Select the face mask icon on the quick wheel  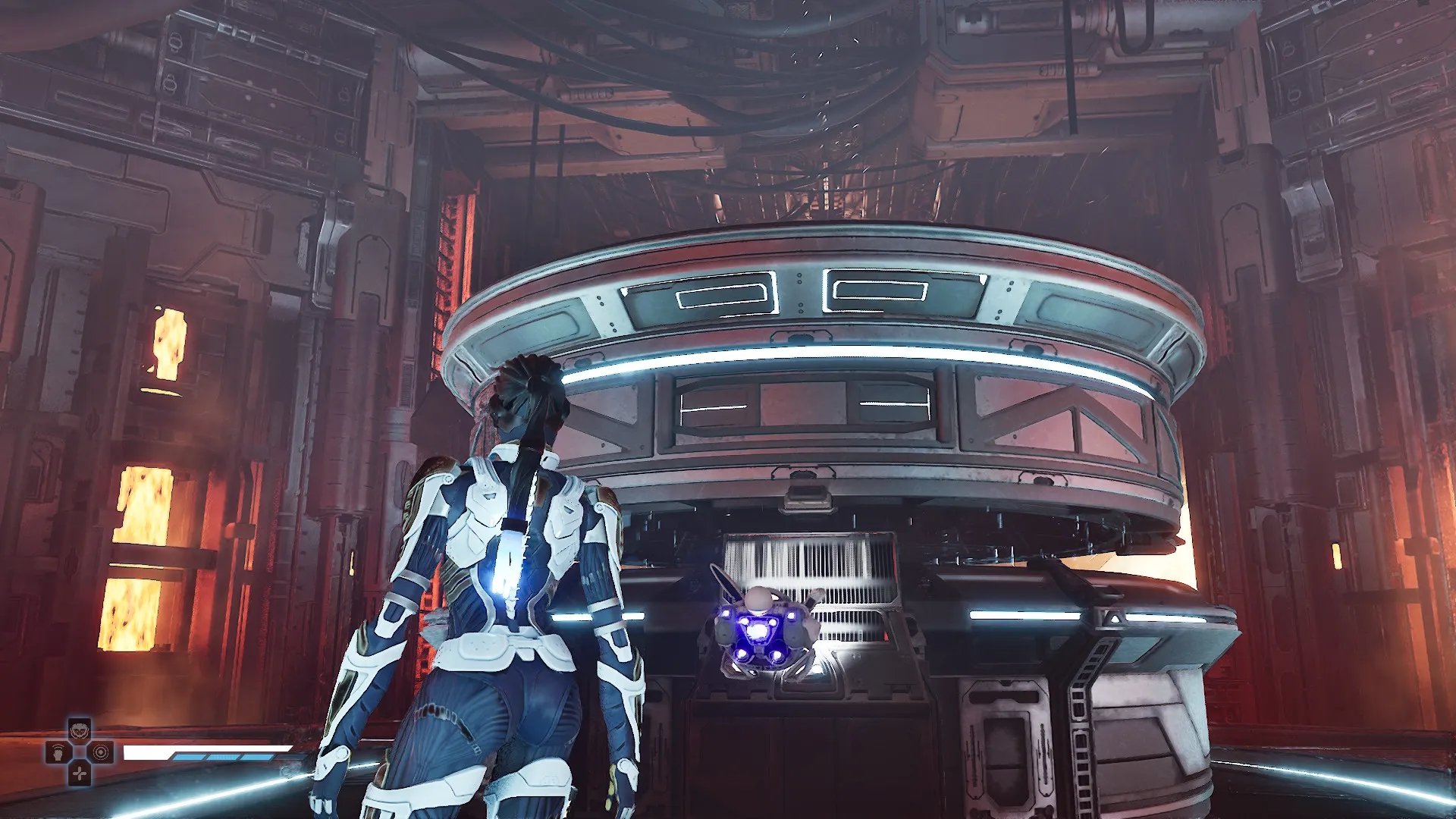[80, 731]
